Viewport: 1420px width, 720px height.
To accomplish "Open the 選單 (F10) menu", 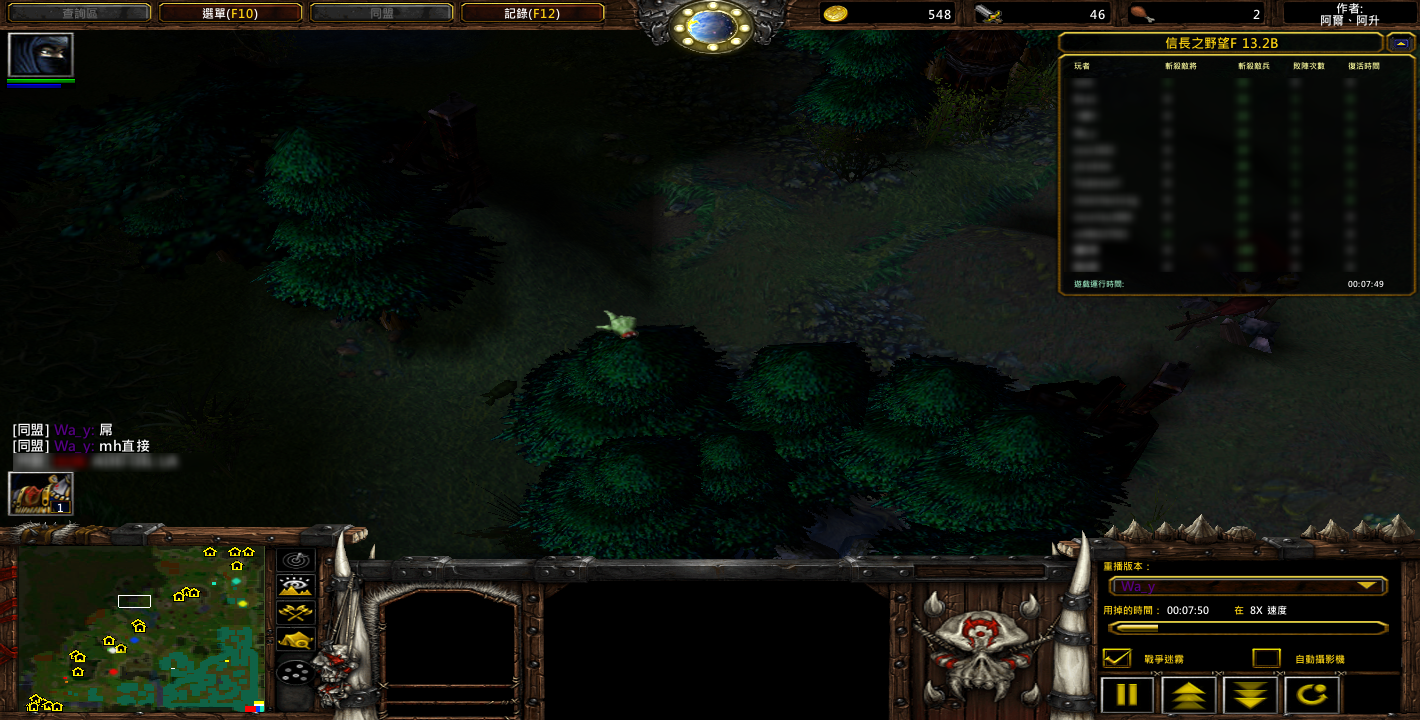I will tap(230, 13).
